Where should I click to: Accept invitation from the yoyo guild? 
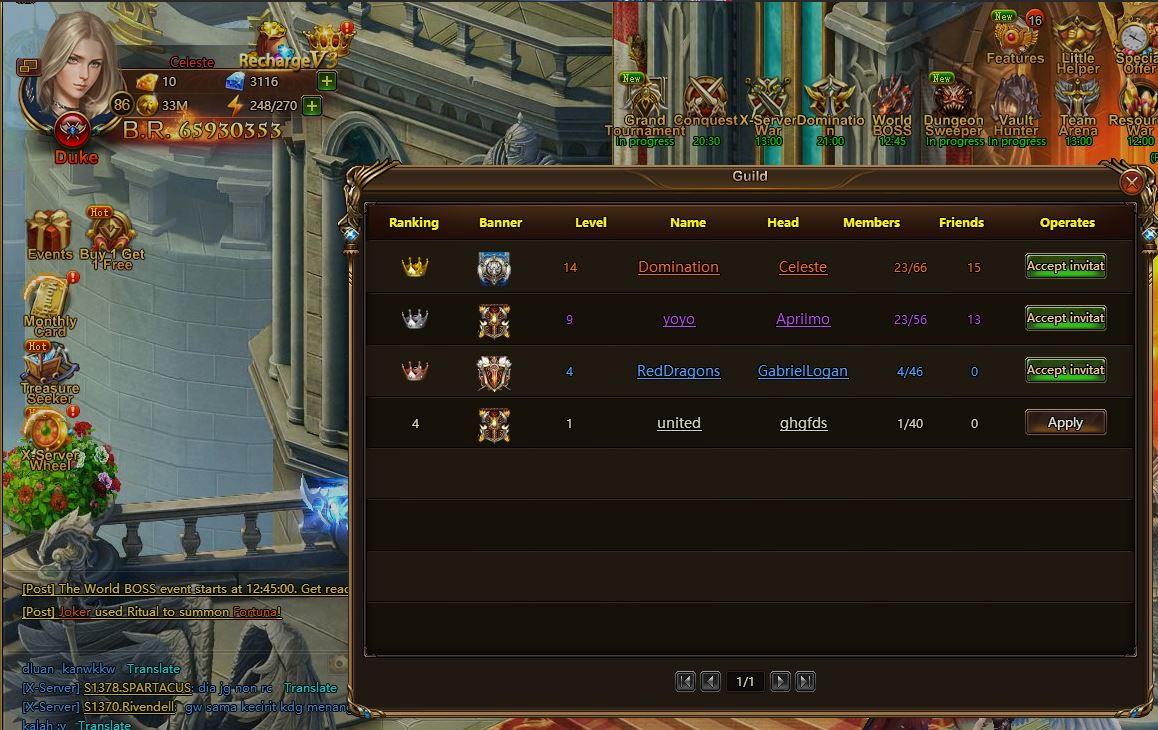tap(1065, 318)
